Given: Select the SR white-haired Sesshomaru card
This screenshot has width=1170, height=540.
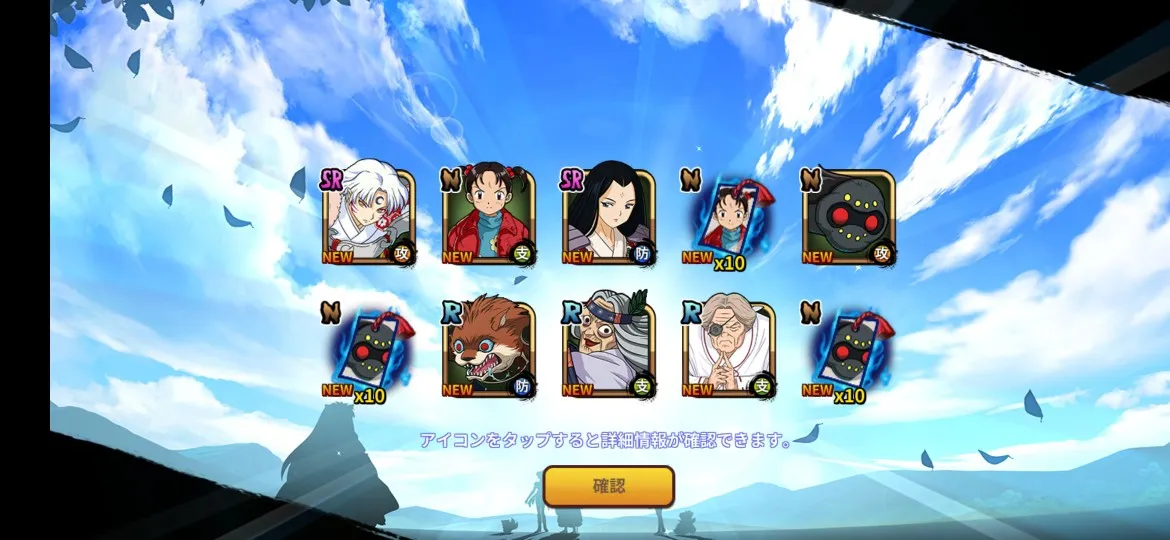Looking at the screenshot, I should [368, 219].
